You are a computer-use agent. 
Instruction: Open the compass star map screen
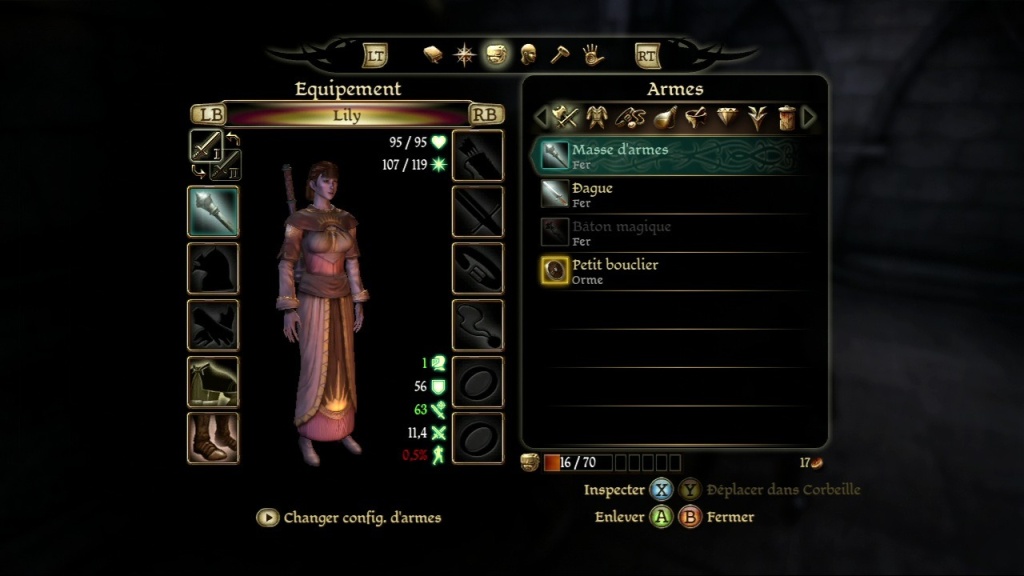click(x=465, y=54)
